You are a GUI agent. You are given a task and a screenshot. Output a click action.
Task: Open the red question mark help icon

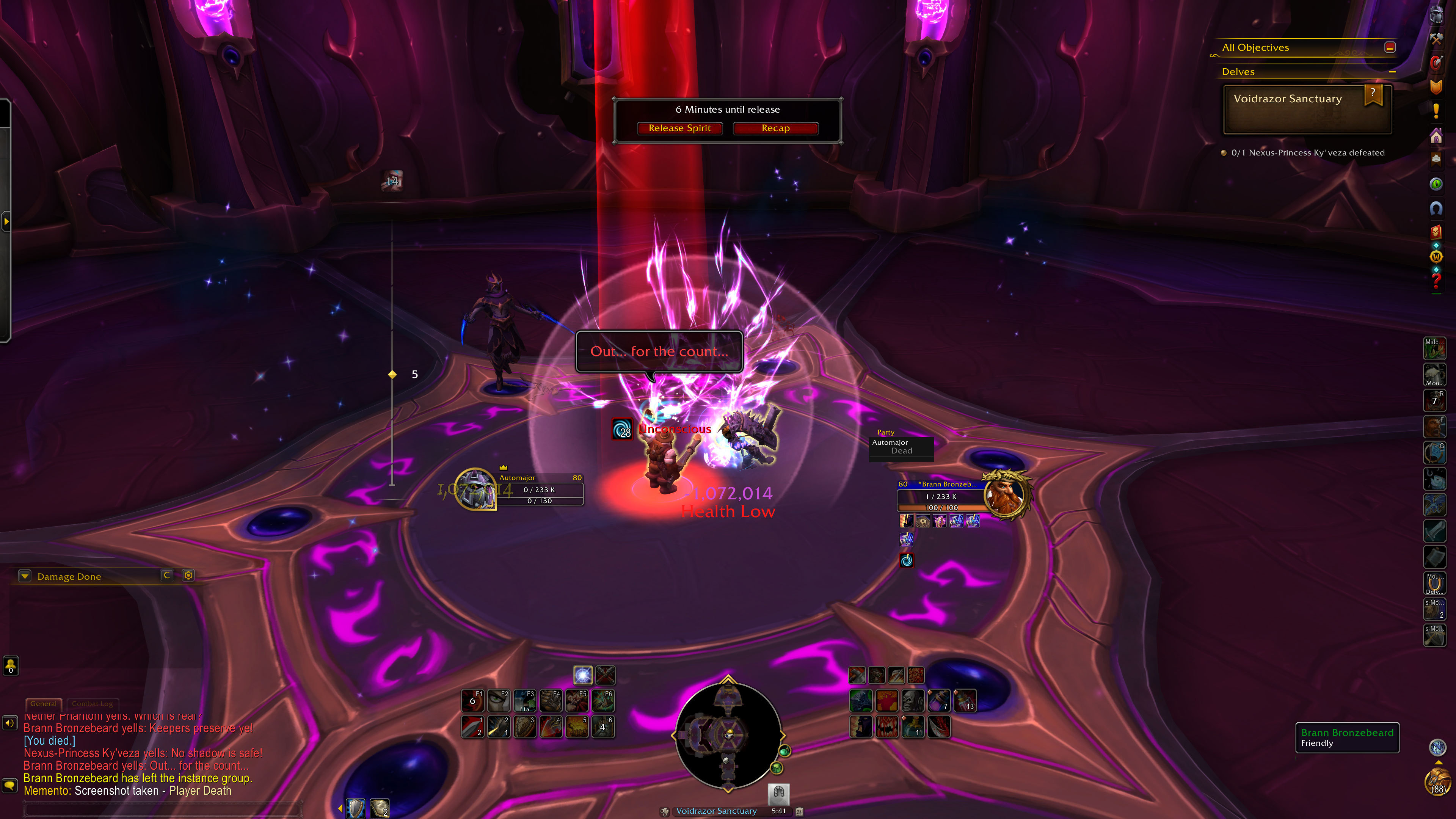1436,281
